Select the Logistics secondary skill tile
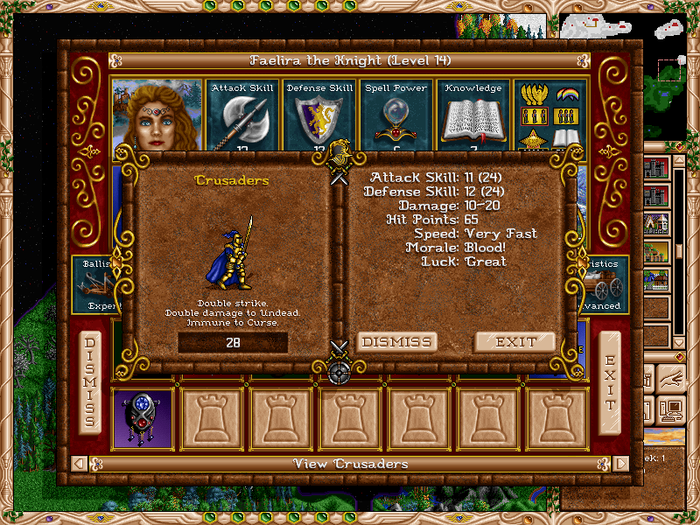 tap(606, 284)
